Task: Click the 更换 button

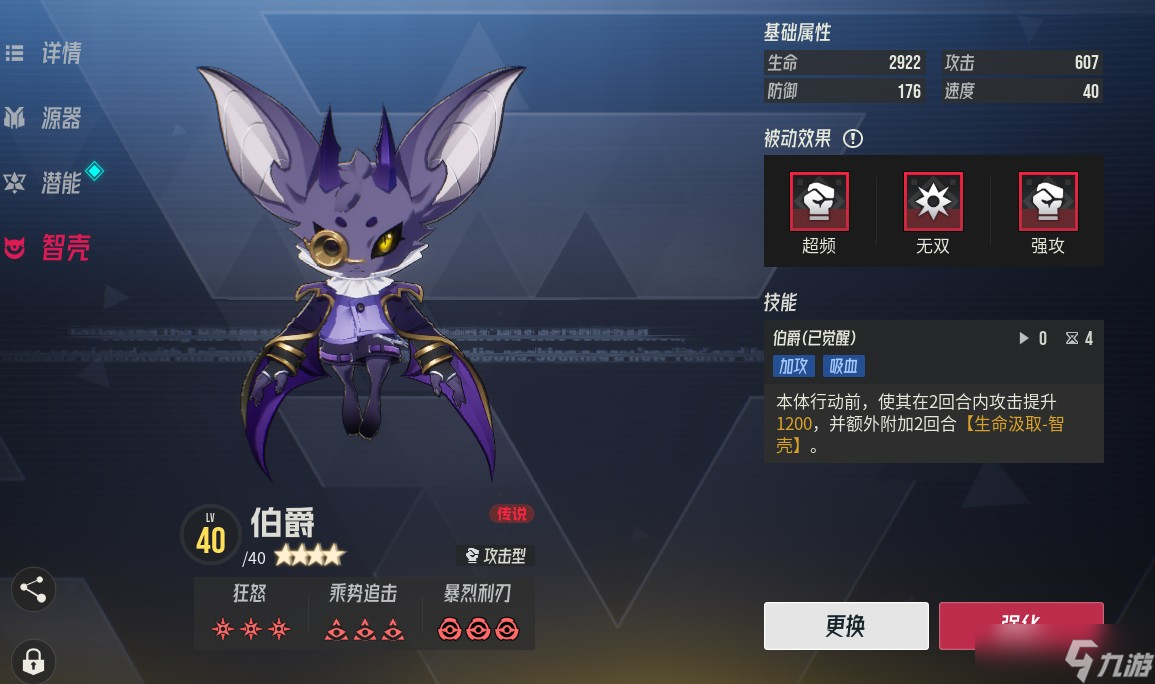Action: click(845, 626)
